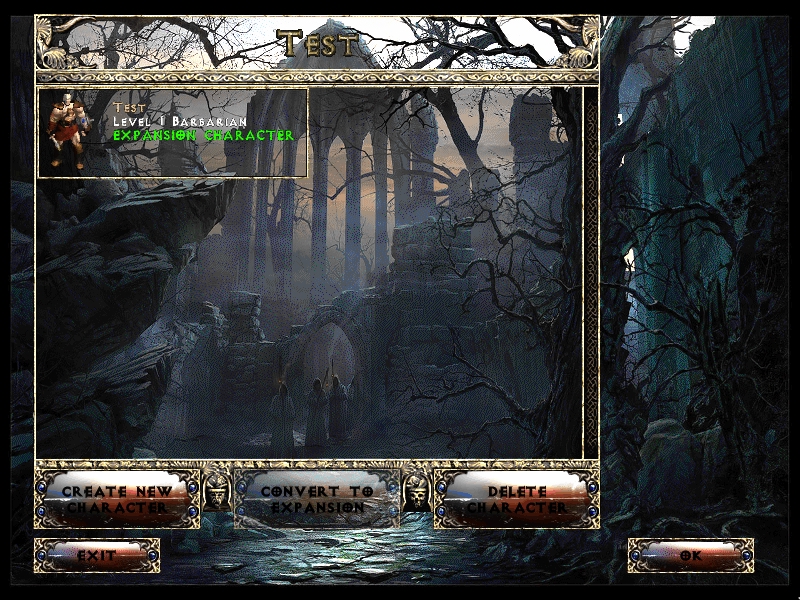Click Create New Character button
This screenshot has height=600, width=800.
tap(117, 499)
